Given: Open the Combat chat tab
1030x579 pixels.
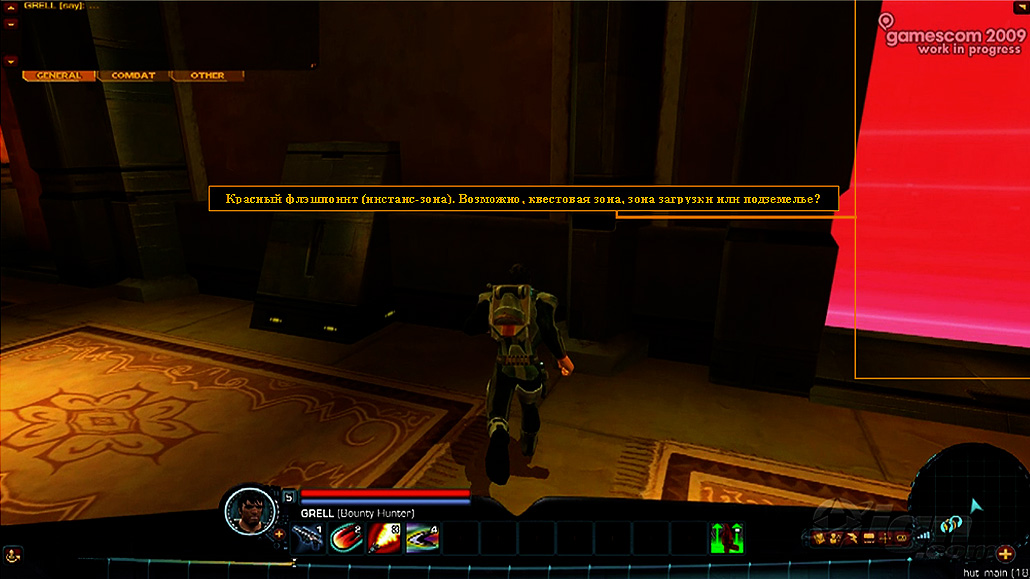Looking at the screenshot, I should (x=133, y=76).
